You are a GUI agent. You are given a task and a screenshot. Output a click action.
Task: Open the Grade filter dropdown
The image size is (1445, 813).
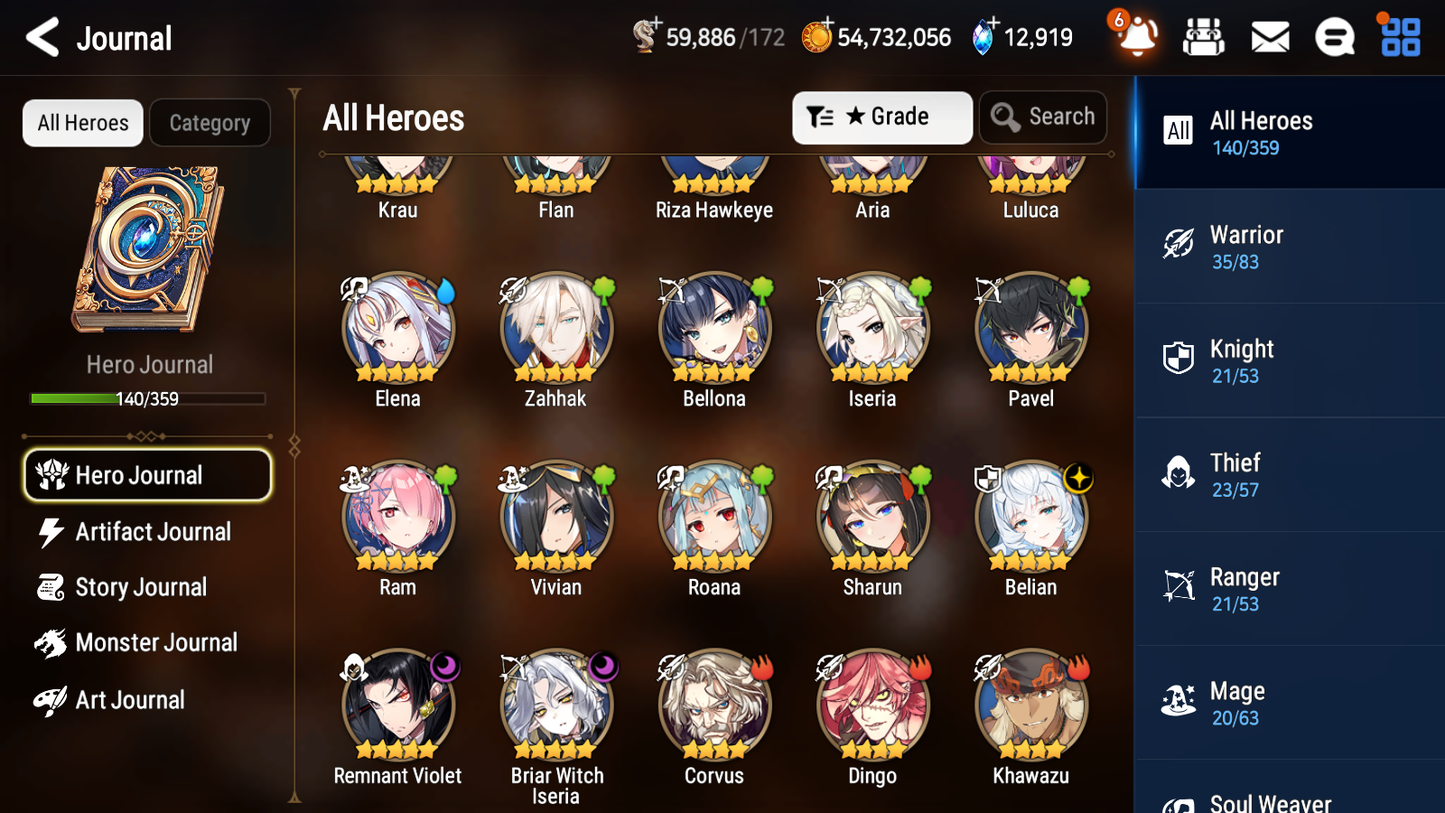tap(881, 117)
